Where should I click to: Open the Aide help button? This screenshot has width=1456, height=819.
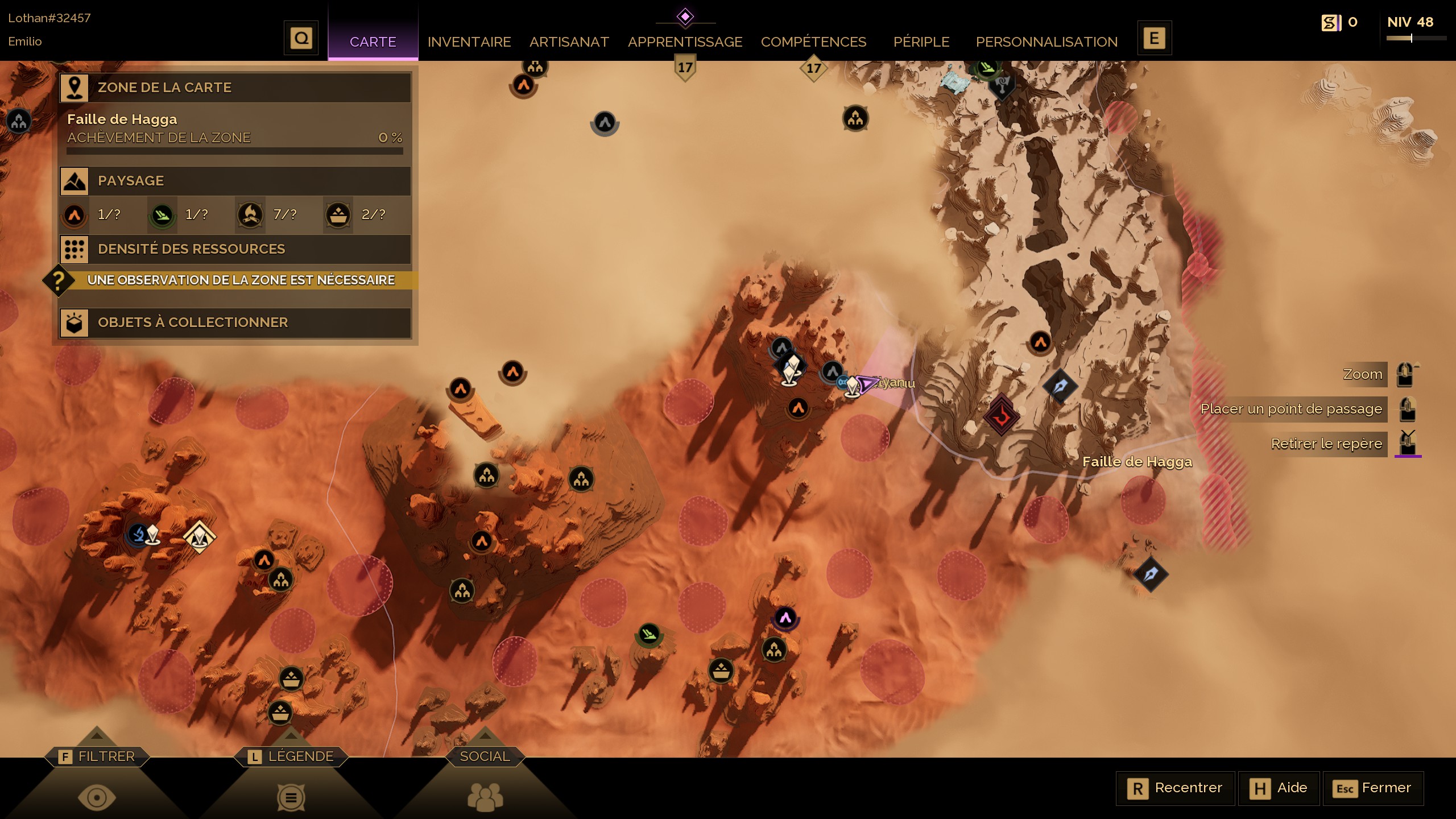point(1279,788)
